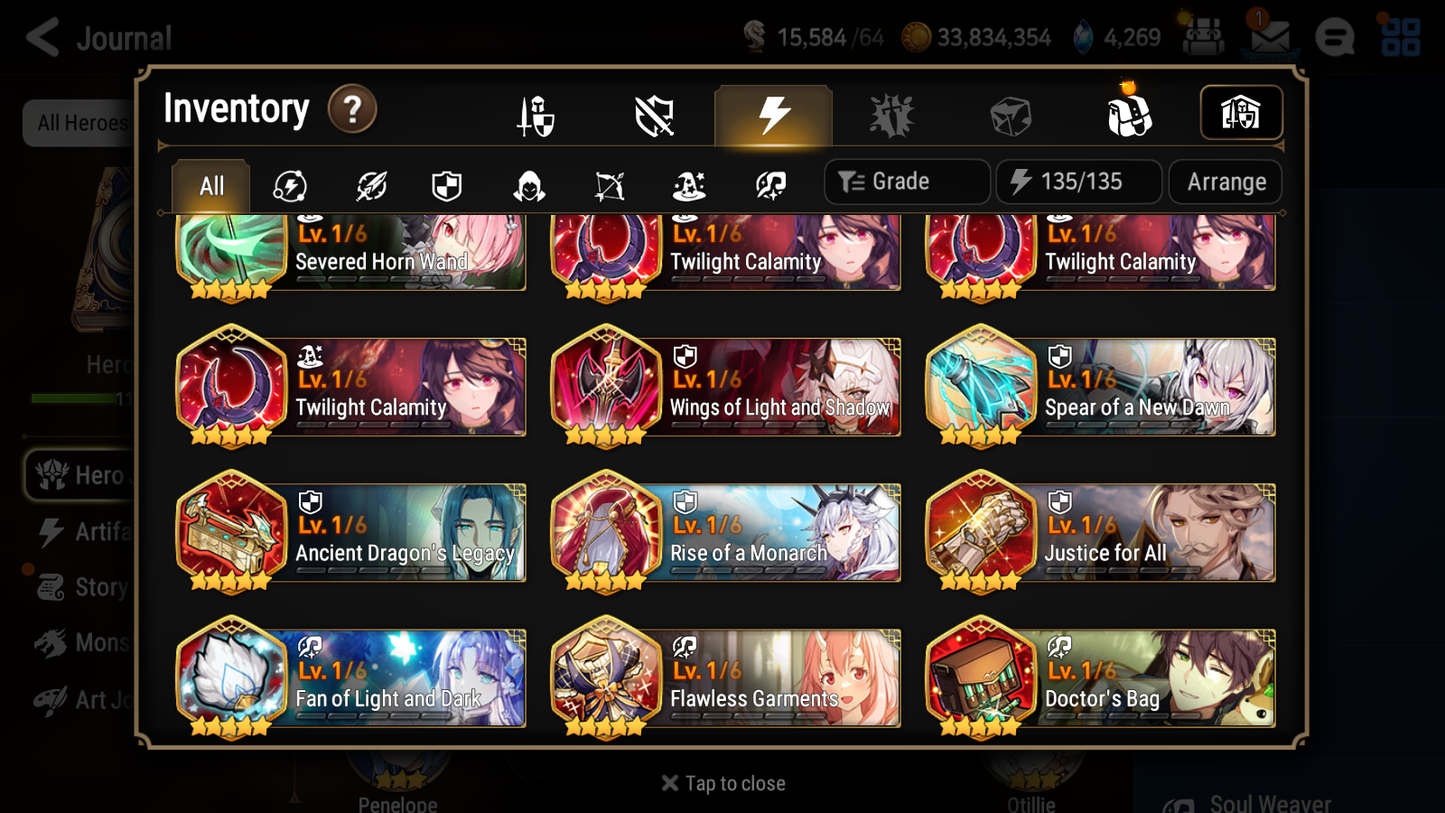Open the Warrior class filter
Screen dimensions: 1445x813
pos(369,182)
